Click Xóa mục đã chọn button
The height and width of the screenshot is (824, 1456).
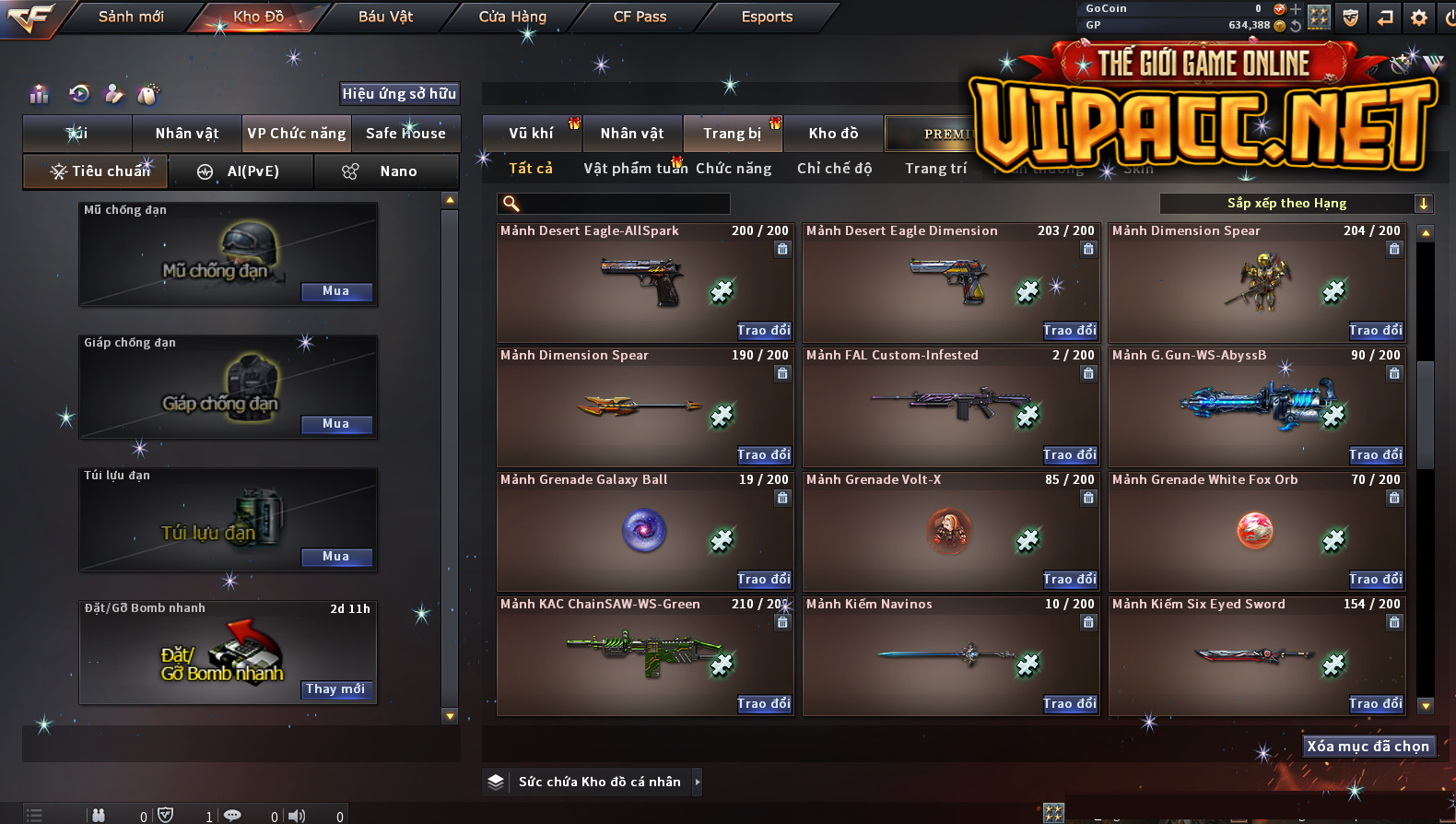1368,747
